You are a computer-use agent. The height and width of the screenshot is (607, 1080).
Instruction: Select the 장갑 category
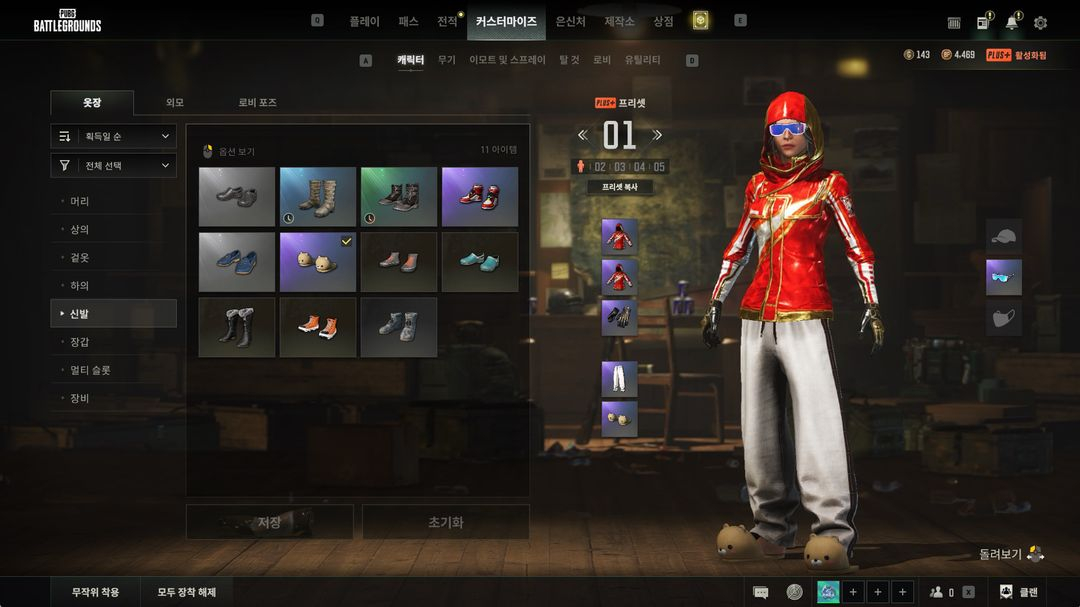click(x=80, y=342)
